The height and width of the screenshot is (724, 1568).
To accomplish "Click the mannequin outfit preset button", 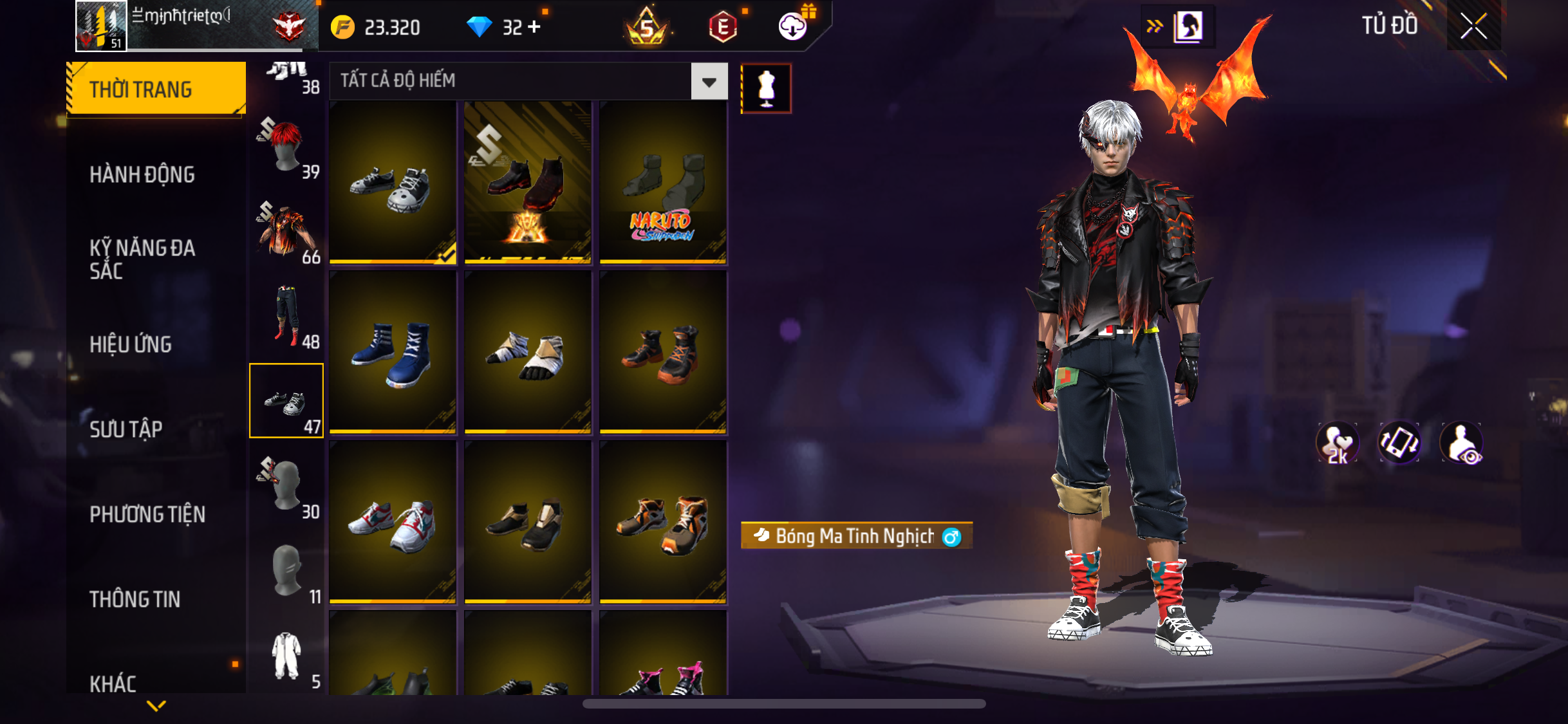I will (x=766, y=89).
